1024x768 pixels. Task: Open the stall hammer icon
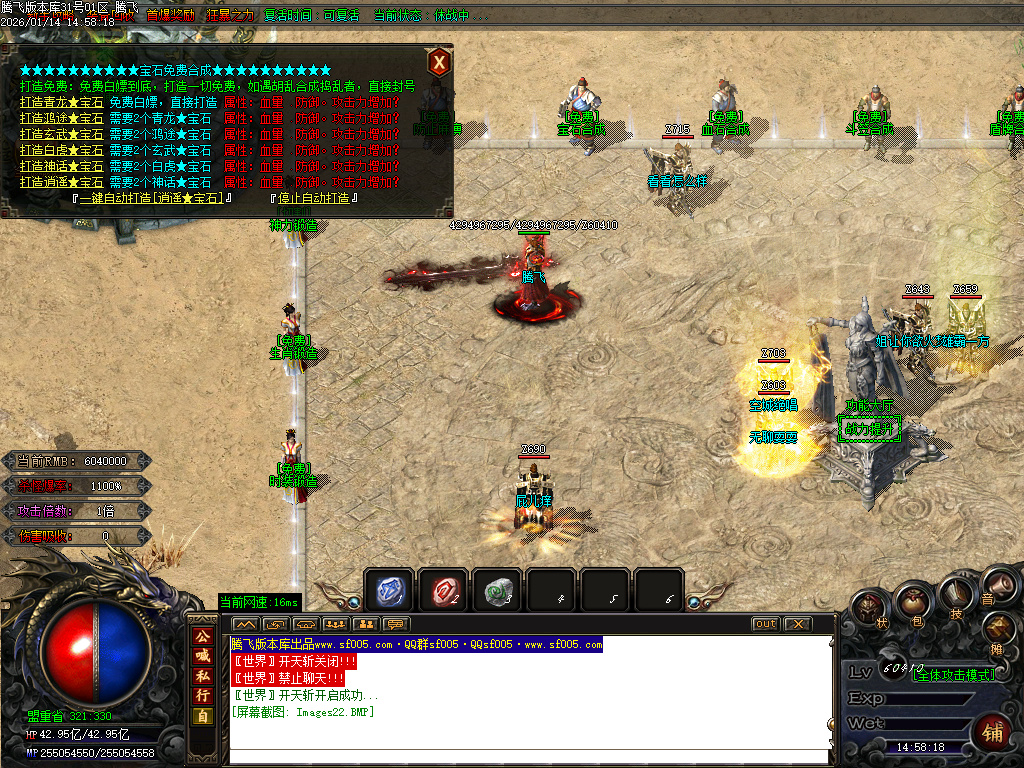[999, 629]
